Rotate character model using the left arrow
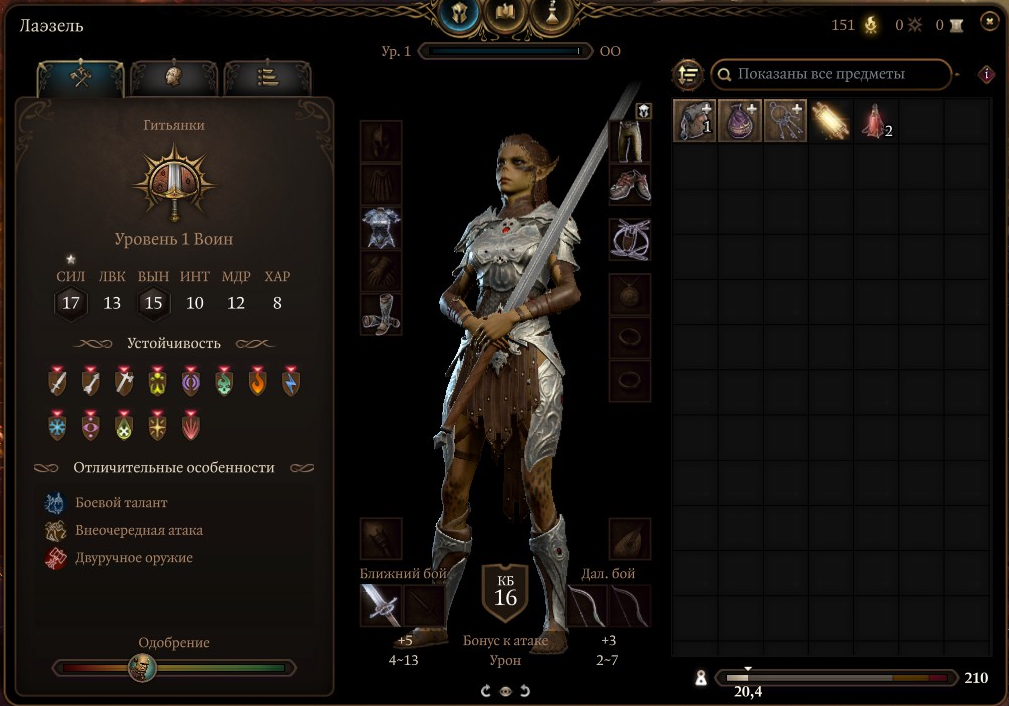This screenshot has height=706, width=1009. pyautogui.click(x=486, y=691)
